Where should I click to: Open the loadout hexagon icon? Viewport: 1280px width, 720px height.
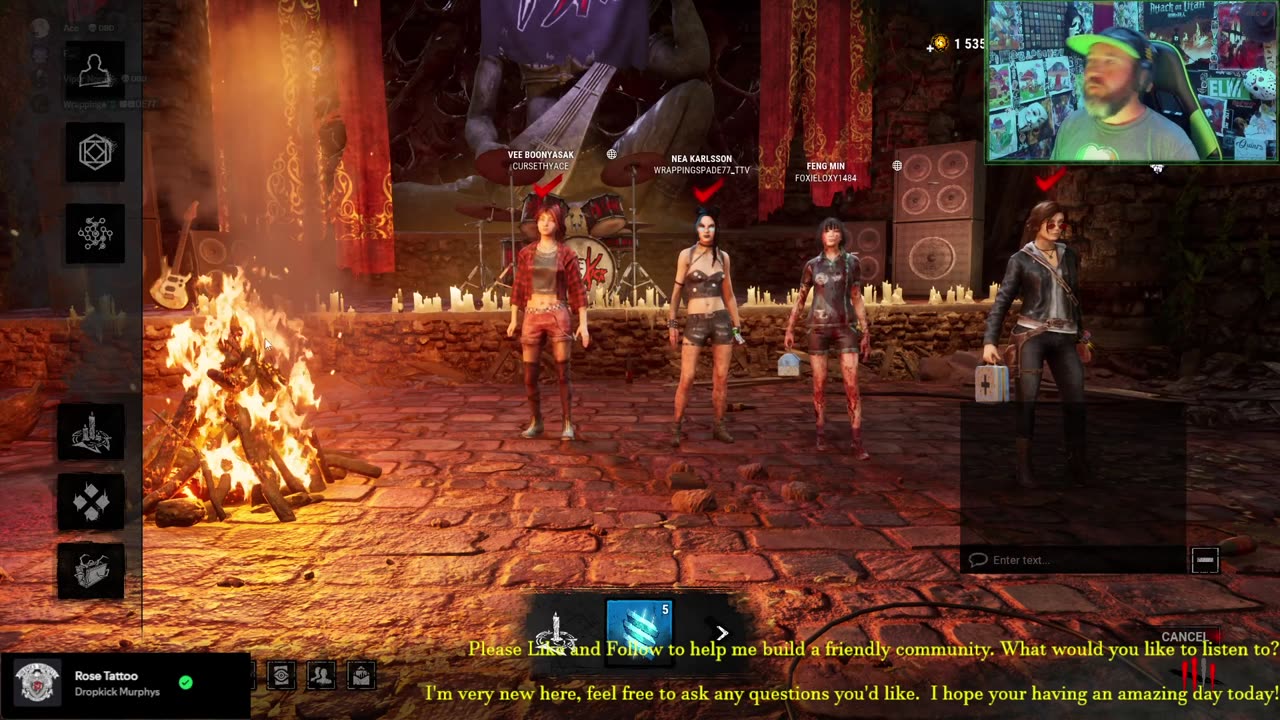[x=95, y=152]
